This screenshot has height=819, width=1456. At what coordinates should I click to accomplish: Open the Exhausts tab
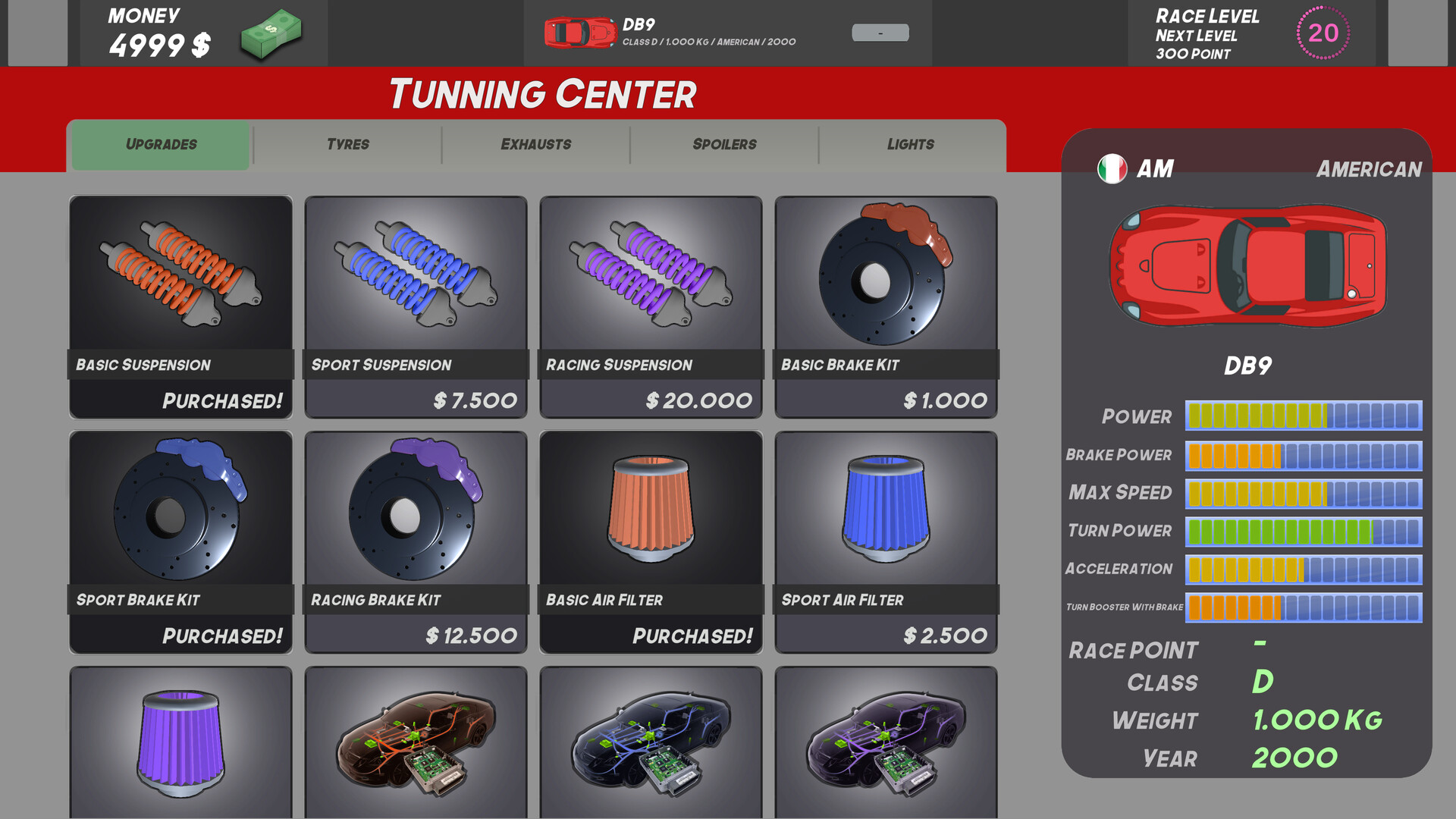535,144
